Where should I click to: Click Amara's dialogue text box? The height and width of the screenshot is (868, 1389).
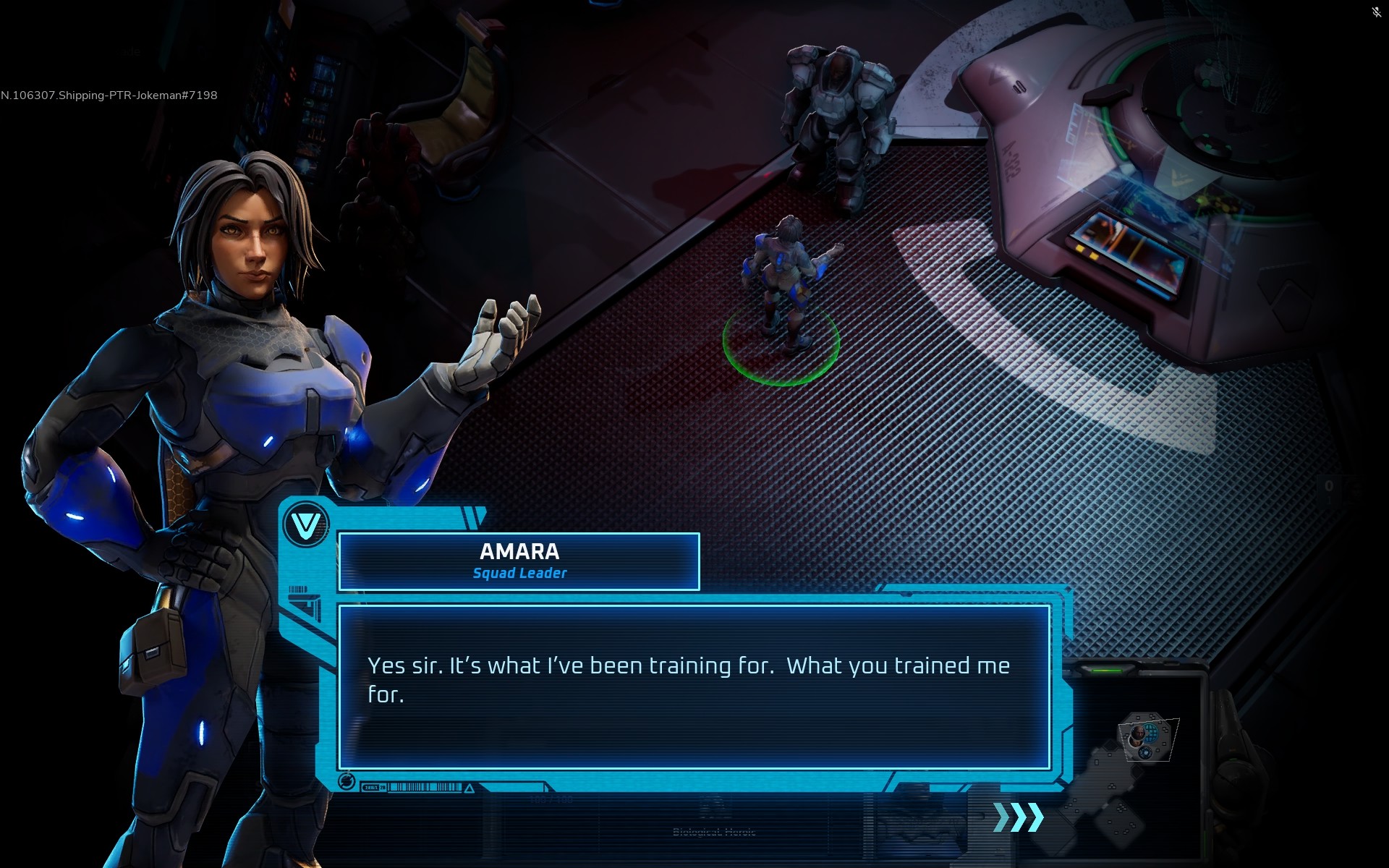point(694,687)
